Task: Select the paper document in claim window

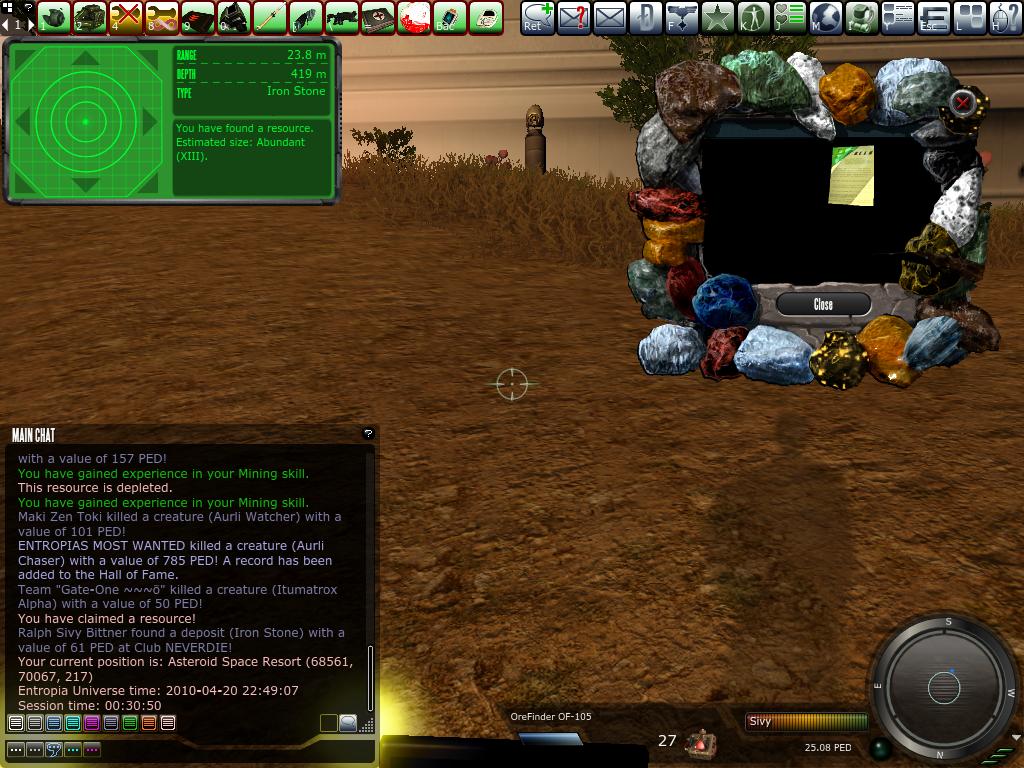Action: 851,176
